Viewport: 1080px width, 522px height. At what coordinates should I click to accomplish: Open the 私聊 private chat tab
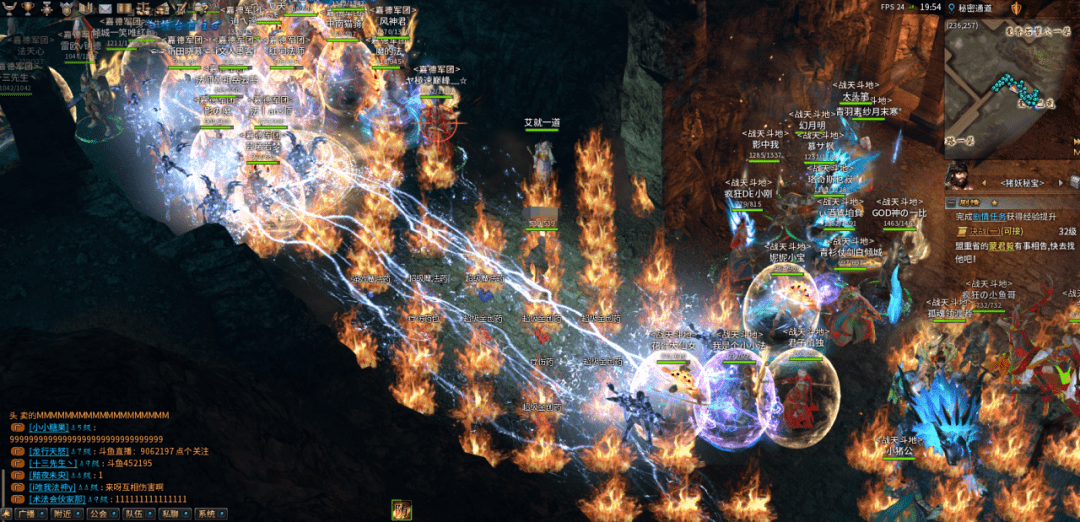[168, 513]
